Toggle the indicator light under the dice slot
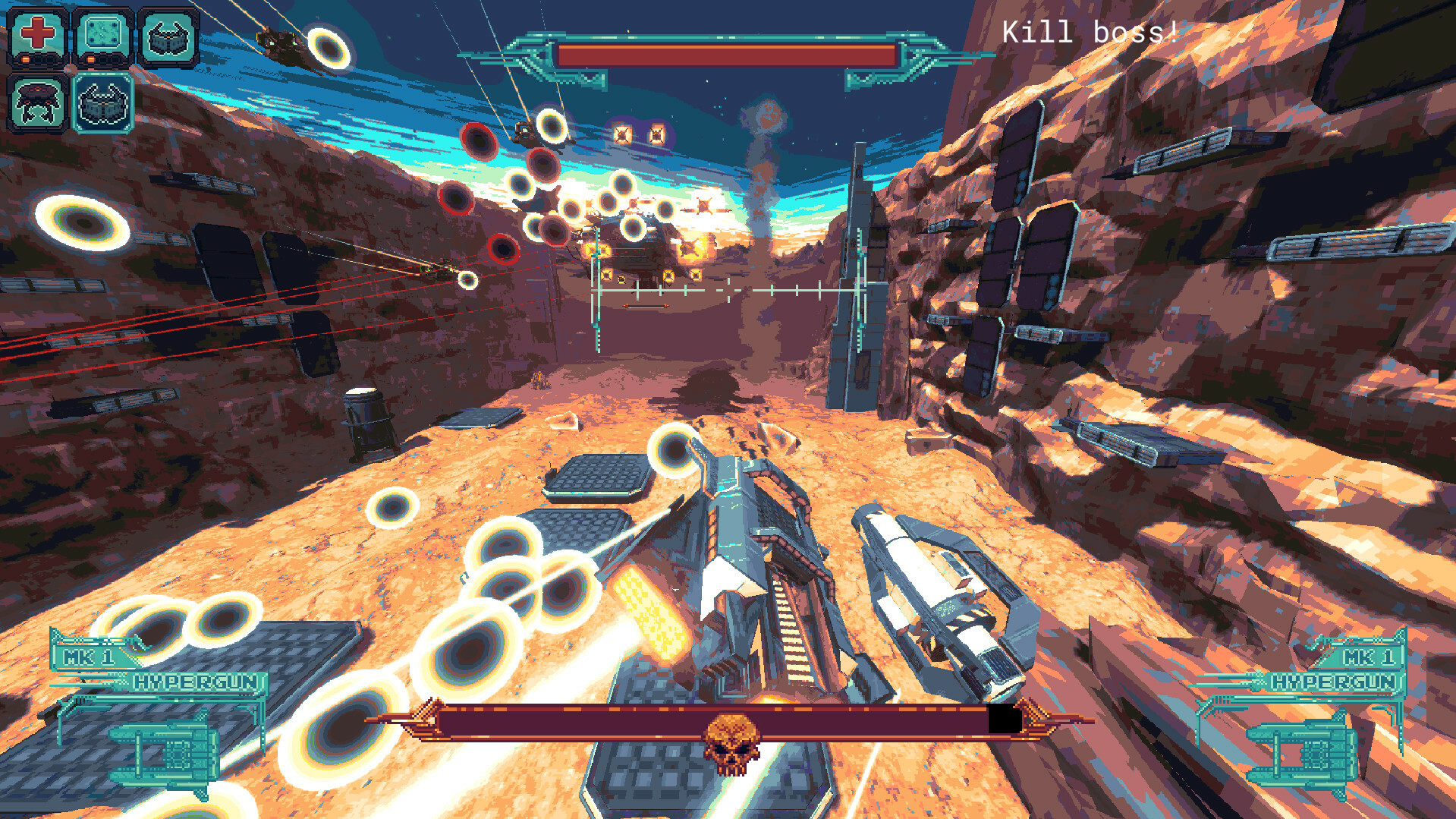The width and height of the screenshot is (1456, 819). click(x=90, y=59)
